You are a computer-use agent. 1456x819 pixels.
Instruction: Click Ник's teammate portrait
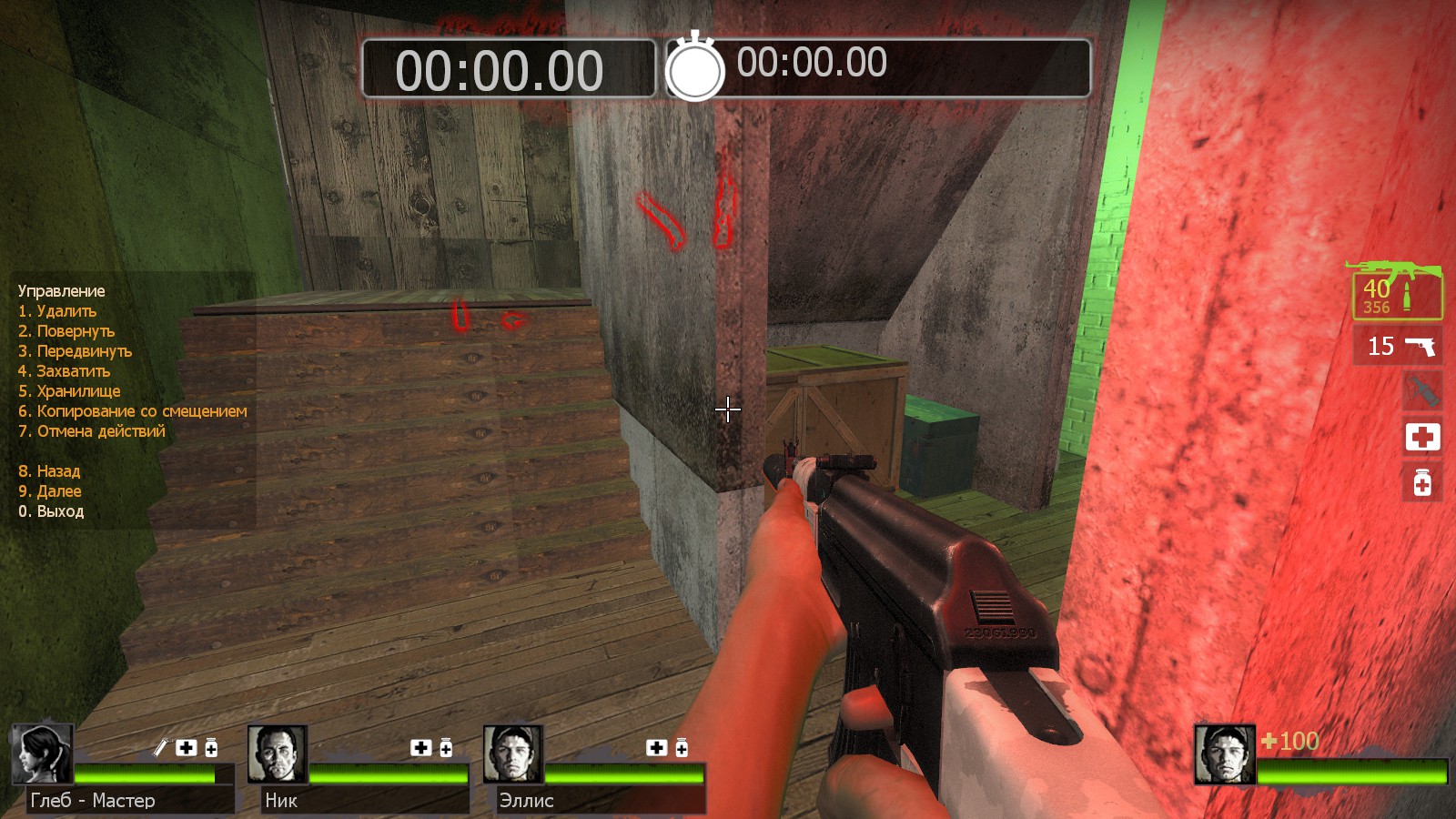[x=277, y=754]
